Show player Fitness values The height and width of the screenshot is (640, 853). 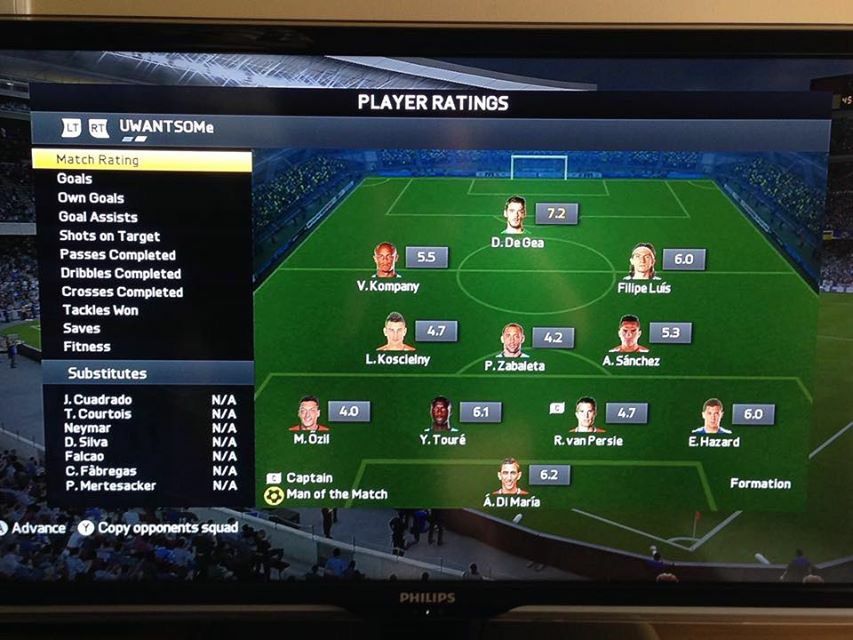click(x=86, y=347)
